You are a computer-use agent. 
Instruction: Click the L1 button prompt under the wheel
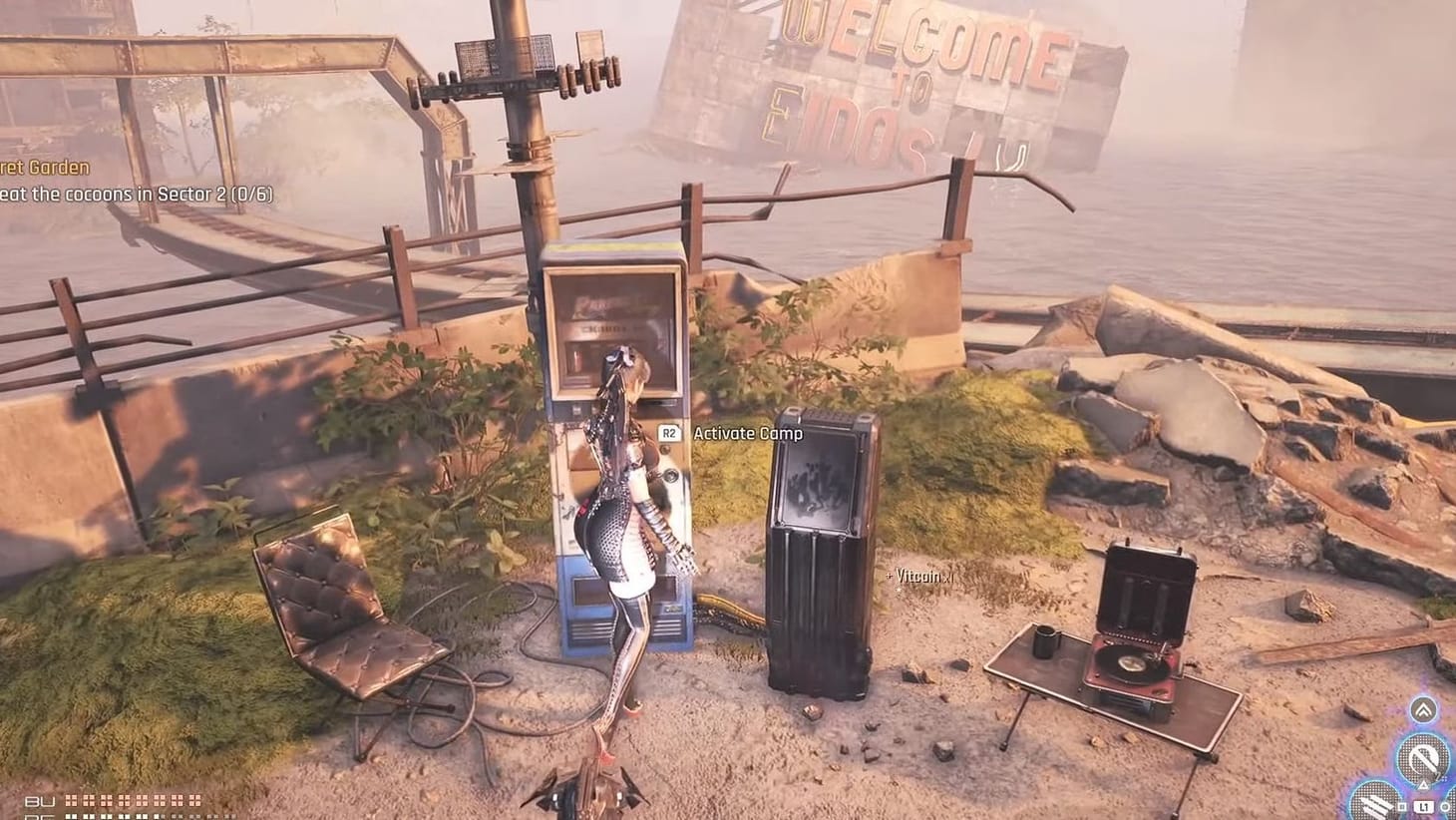(x=1424, y=806)
